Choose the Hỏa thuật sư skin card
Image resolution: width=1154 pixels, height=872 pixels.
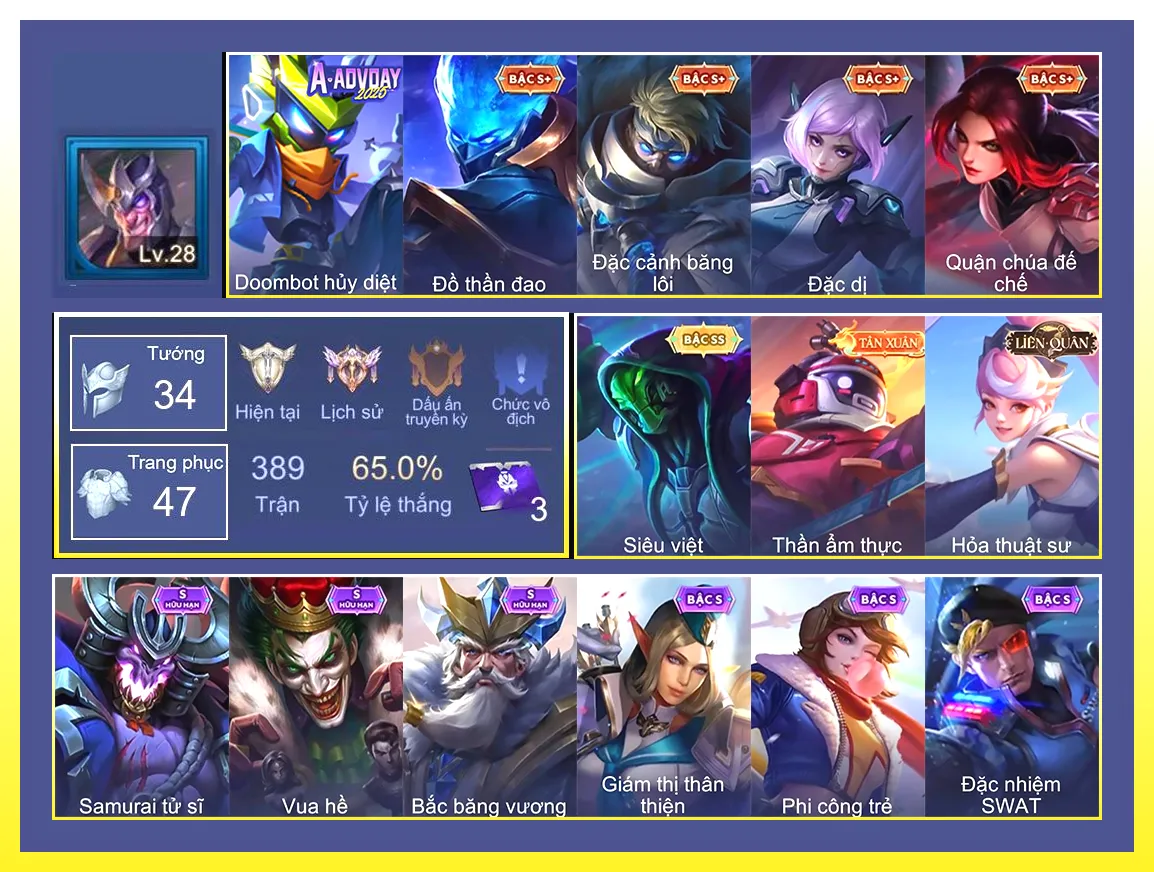(1011, 435)
